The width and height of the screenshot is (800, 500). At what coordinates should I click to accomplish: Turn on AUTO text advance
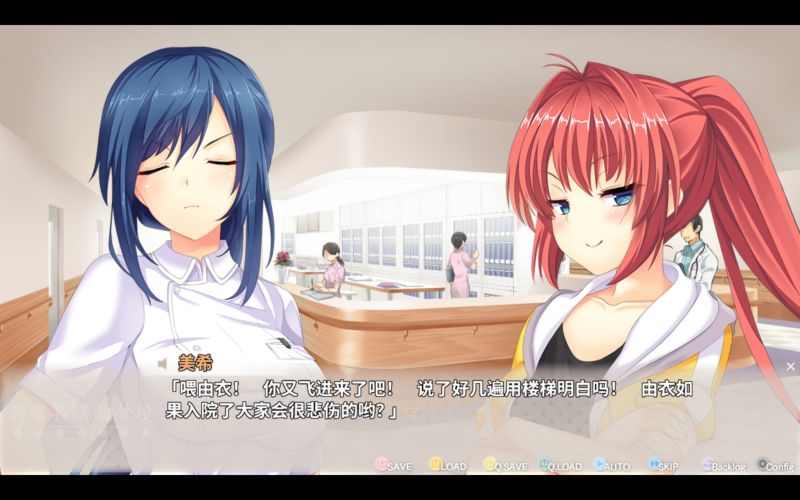pyautogui.click(x=611, y=465)
